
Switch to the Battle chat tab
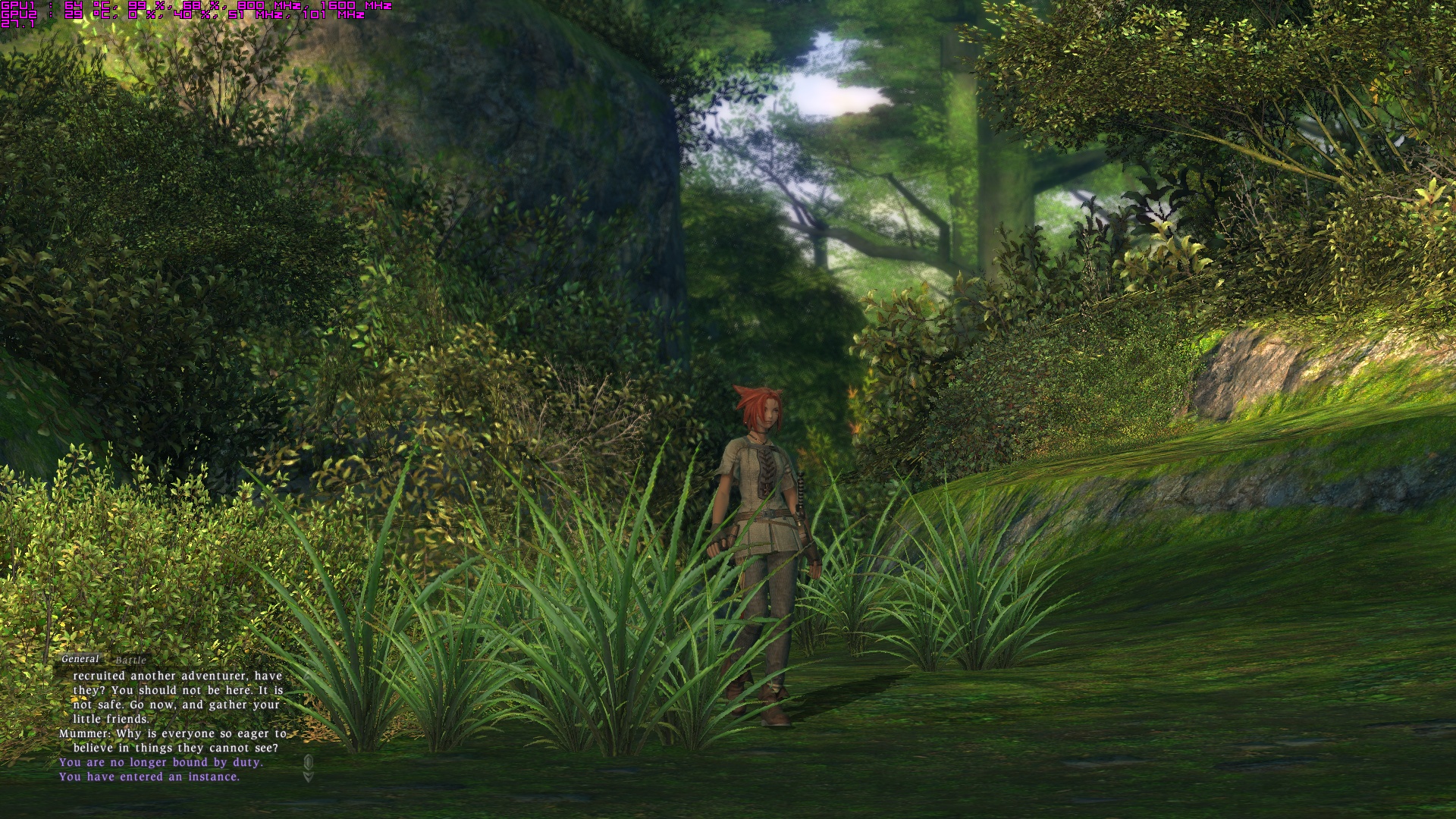[x=130, y=661]
